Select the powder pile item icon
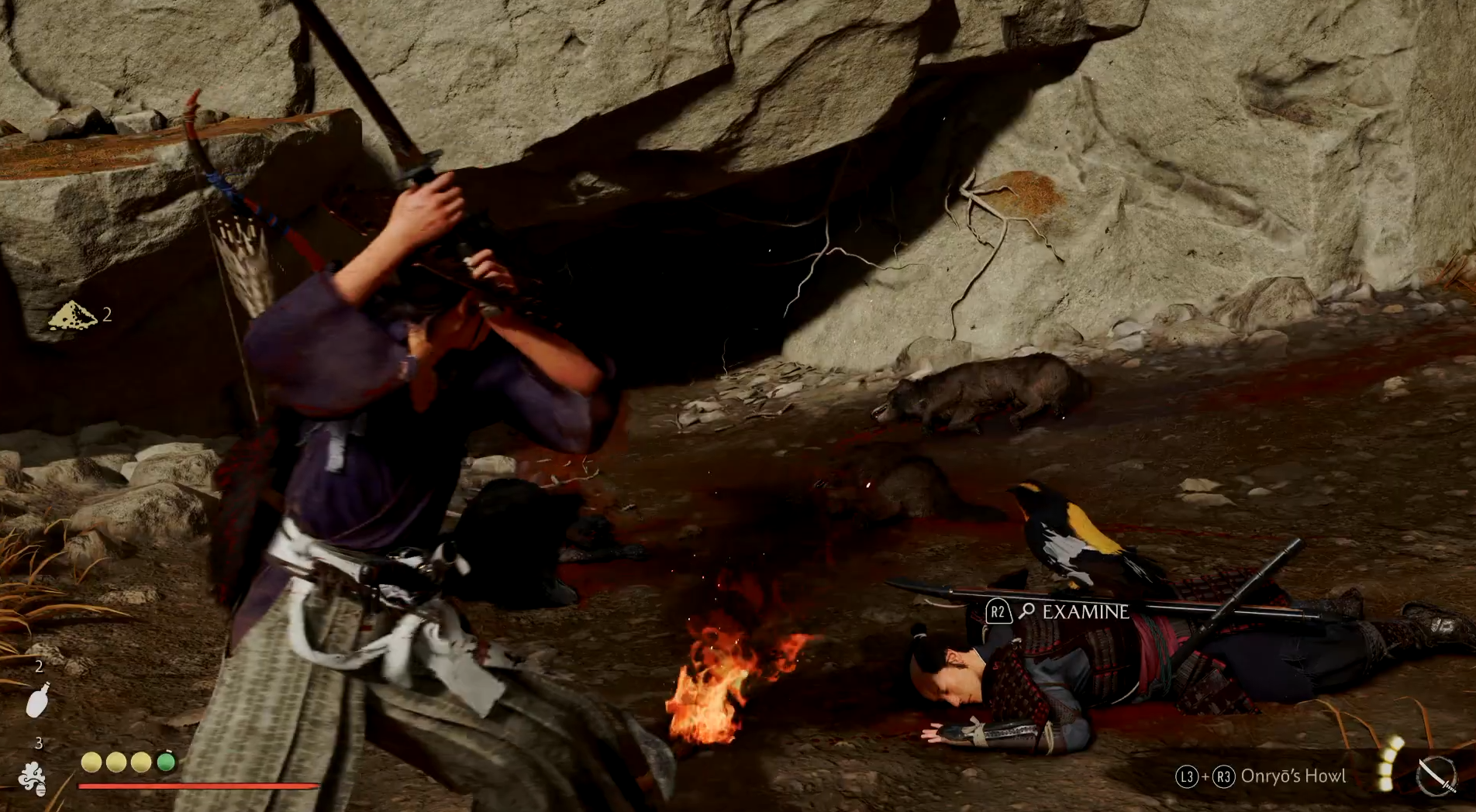 click(x=71, y=315)
